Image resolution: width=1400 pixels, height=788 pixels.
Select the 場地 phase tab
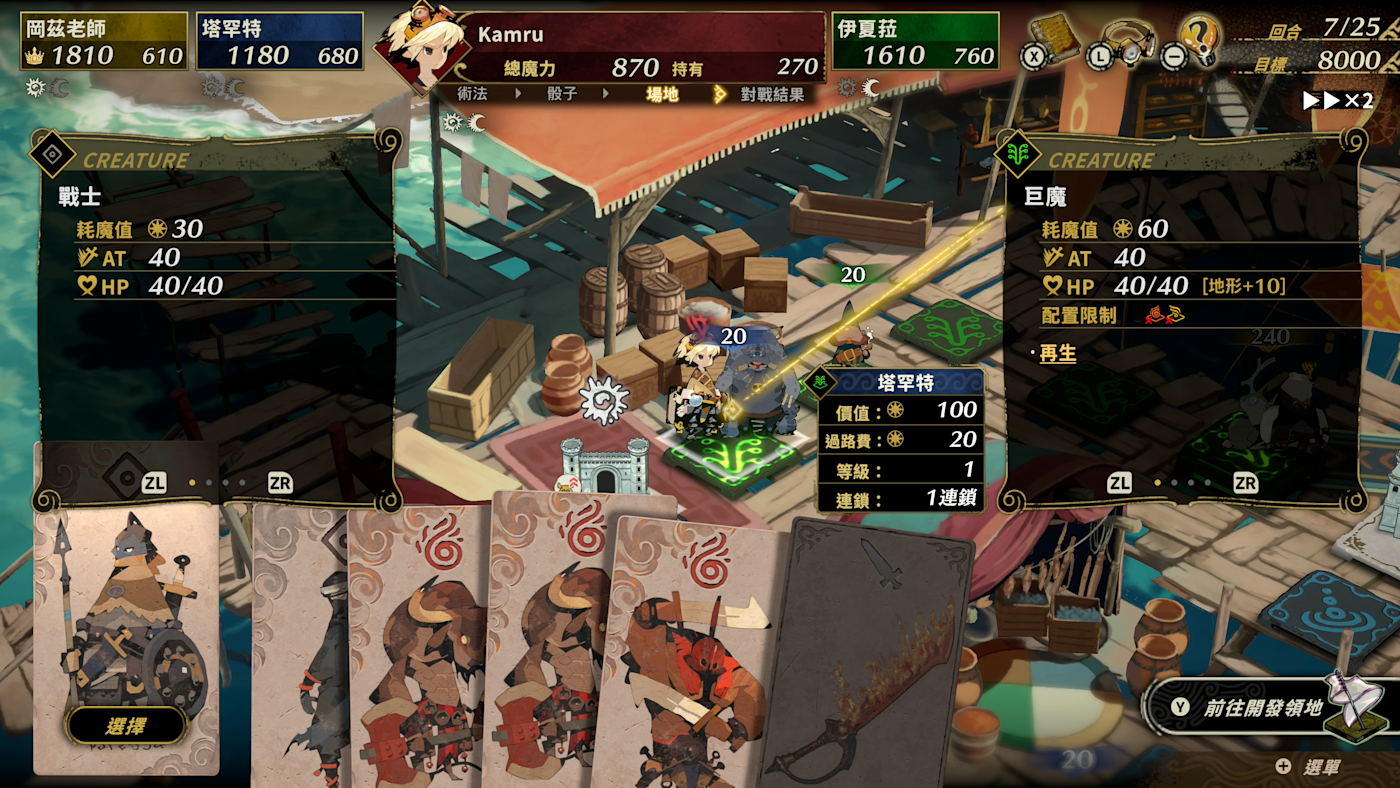tap(662, 94)
